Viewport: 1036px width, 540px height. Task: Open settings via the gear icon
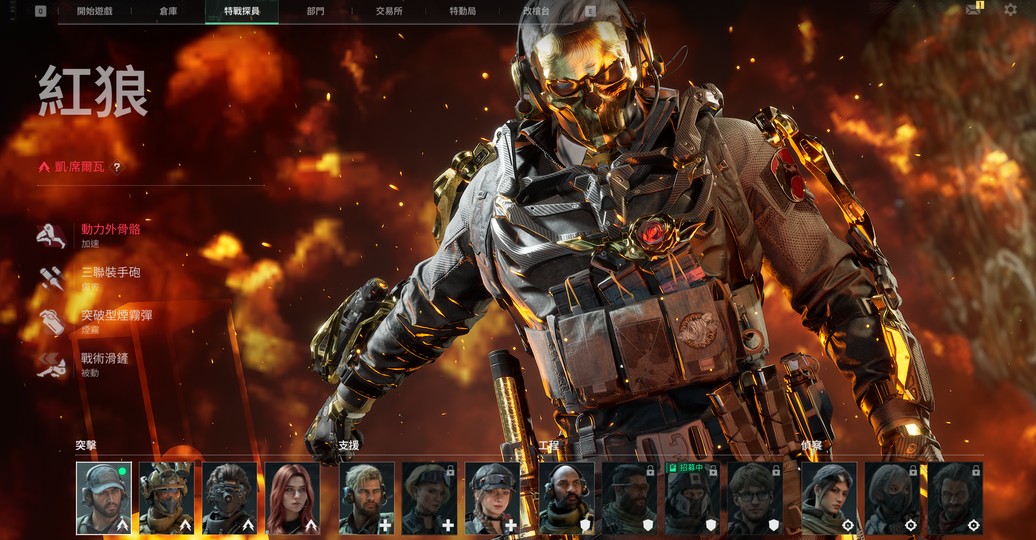pyautogui.click(x=1009, y=10)
